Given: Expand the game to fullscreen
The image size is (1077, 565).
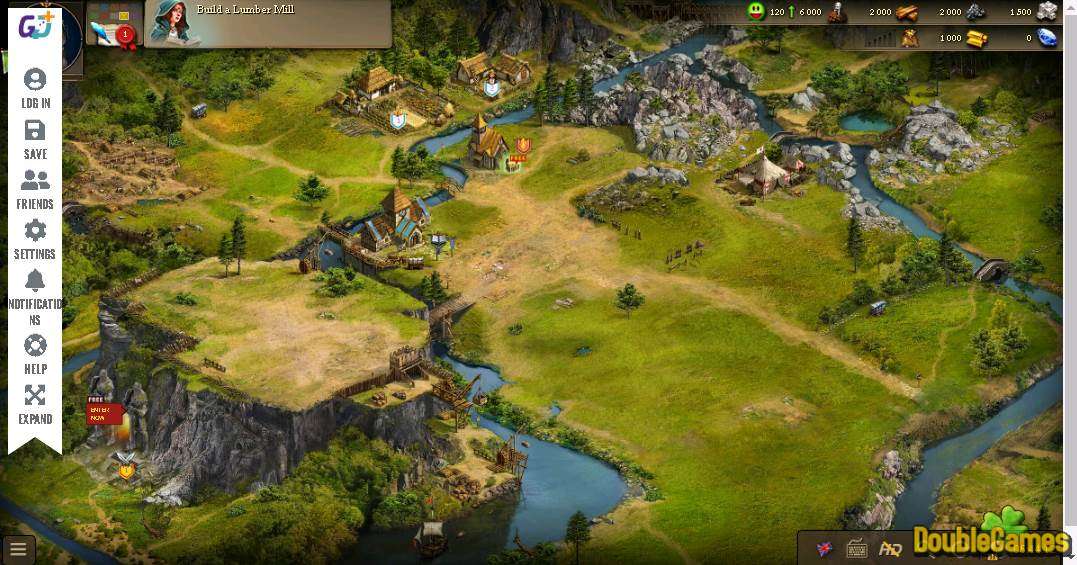Looking at the screenshot, I should (35, 404).
